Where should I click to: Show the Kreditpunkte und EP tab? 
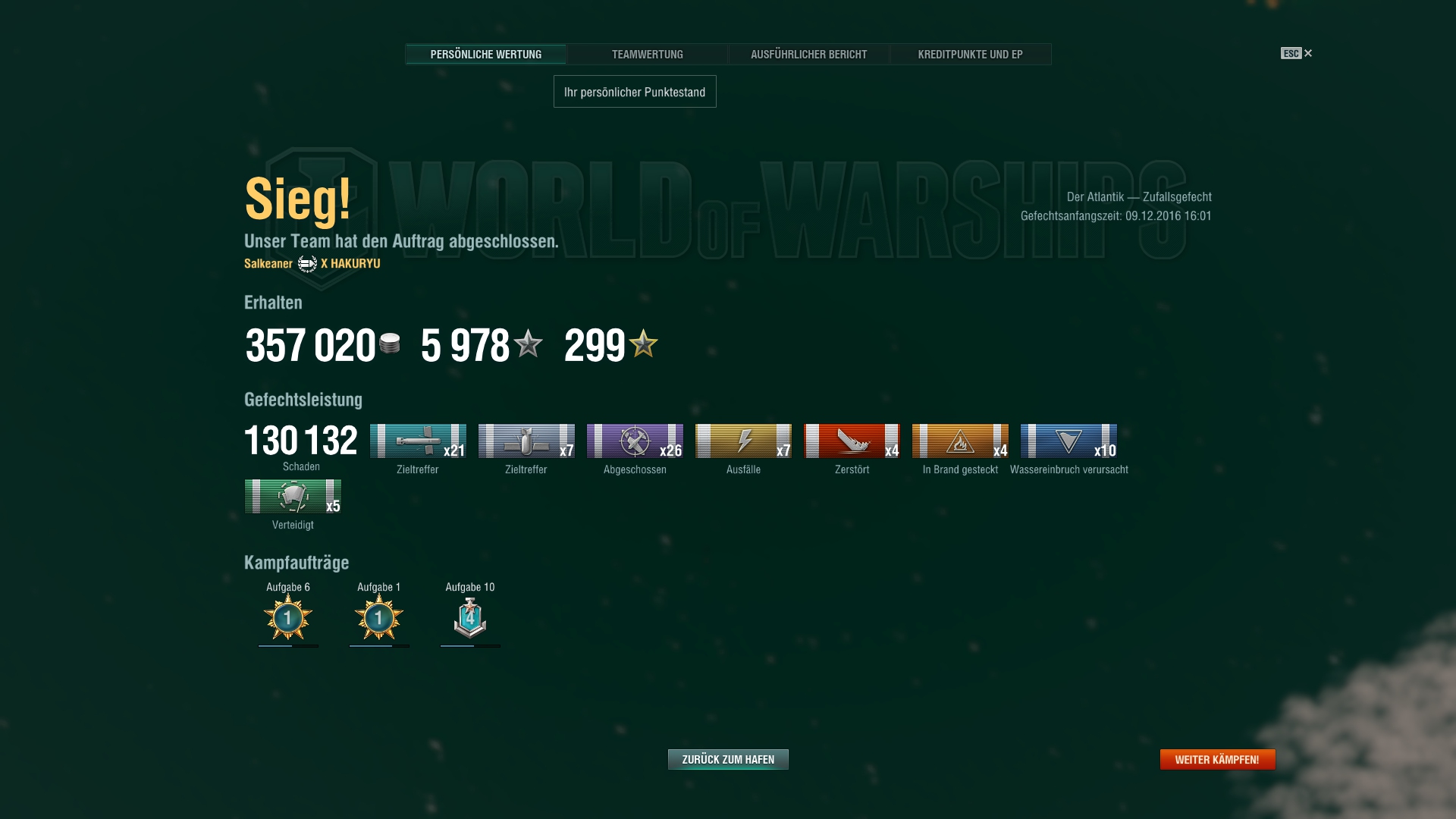970,55
